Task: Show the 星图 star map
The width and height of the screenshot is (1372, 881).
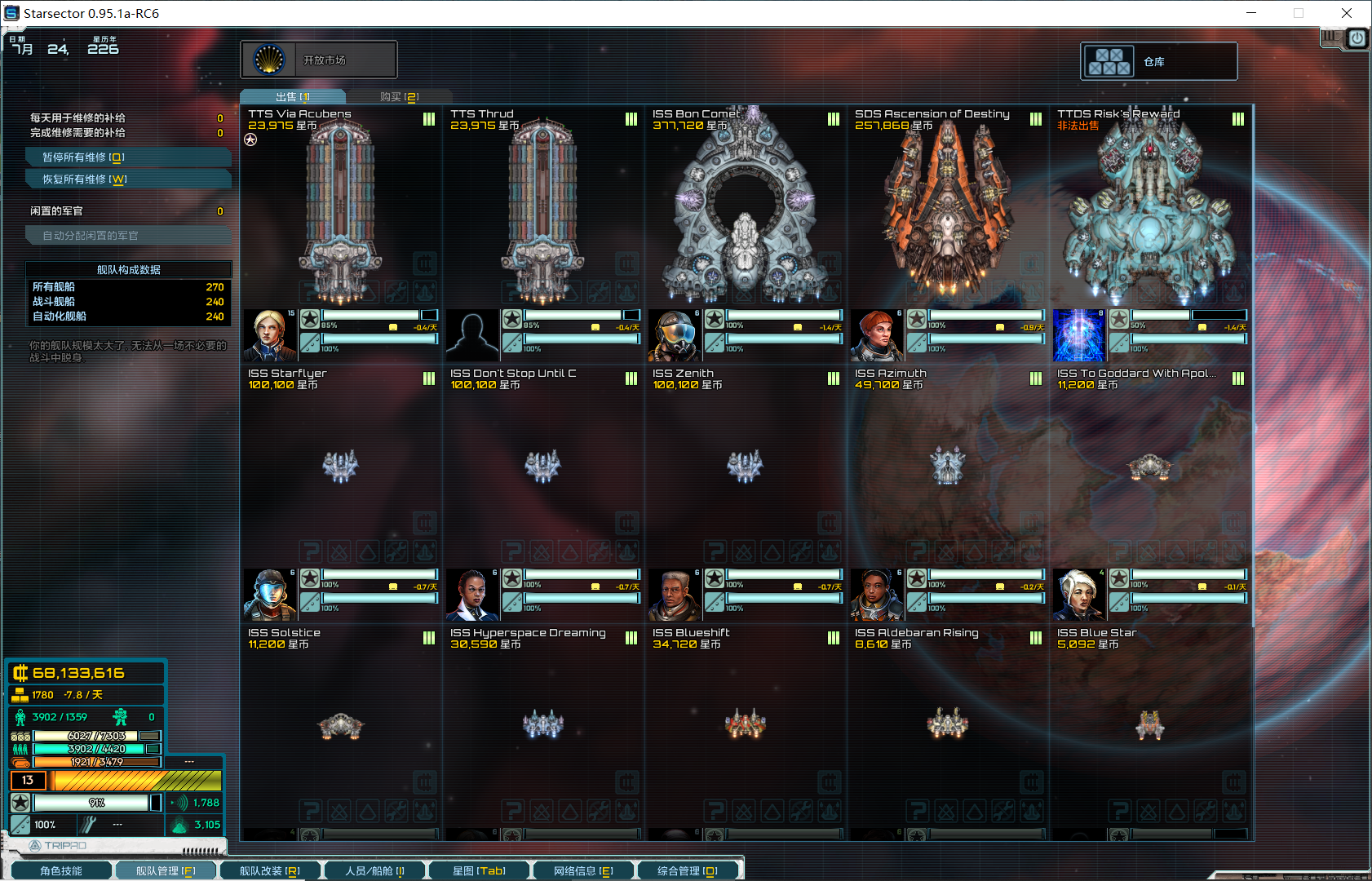Action: click(479, 871)
